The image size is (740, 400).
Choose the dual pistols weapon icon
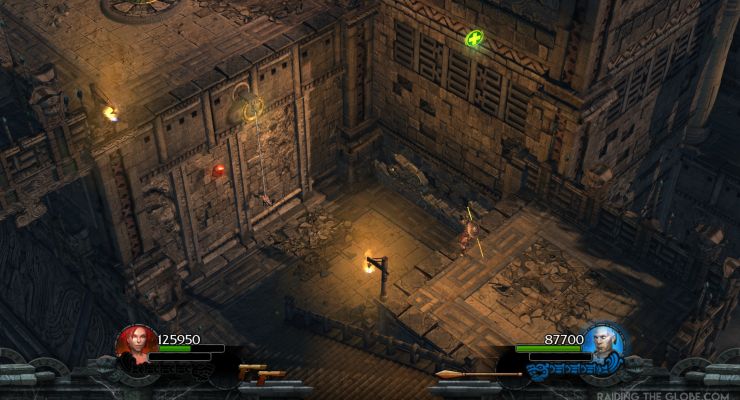[262, 373]
